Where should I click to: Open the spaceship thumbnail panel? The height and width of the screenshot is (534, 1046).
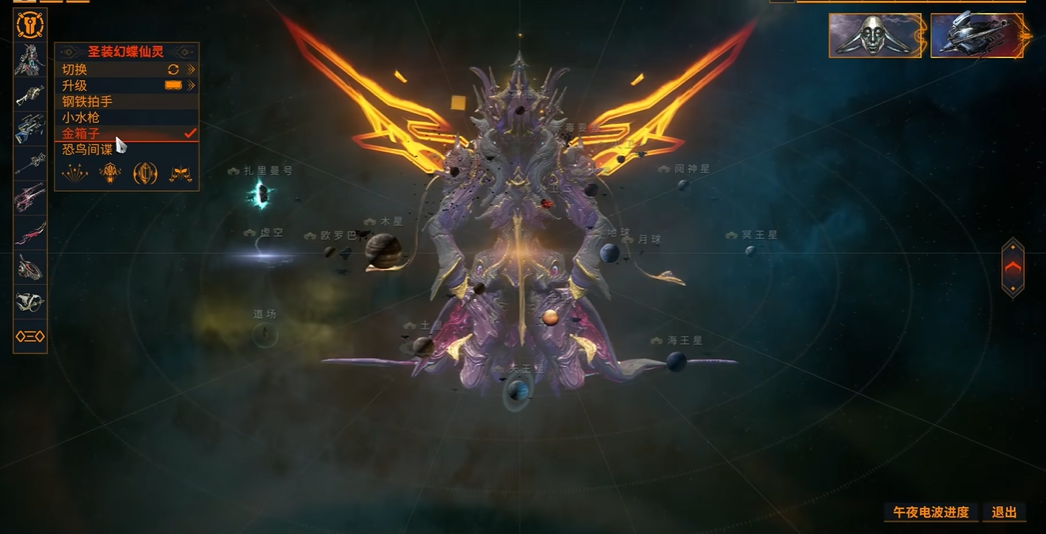coord(979,35)
